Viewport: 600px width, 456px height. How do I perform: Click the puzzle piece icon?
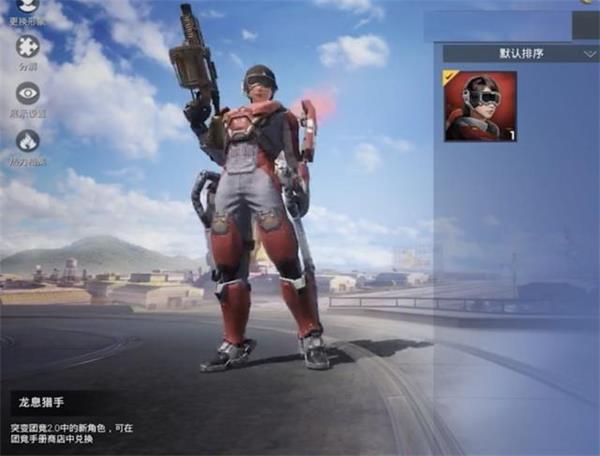pos(28,47)
